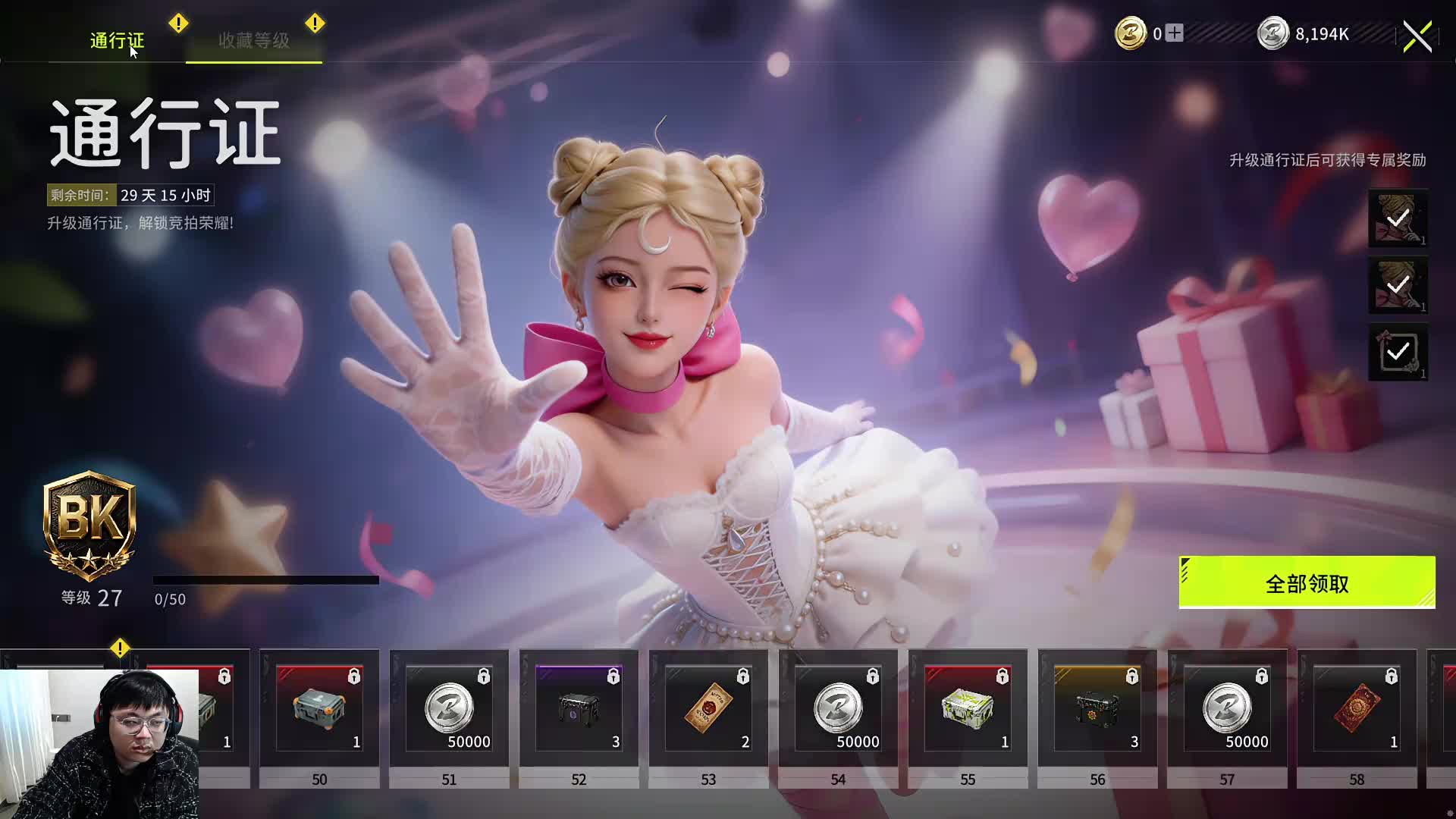Select the level 54 silver coin reward
The width and height of the screenshot is (1456, 819).
pos(838,709)
